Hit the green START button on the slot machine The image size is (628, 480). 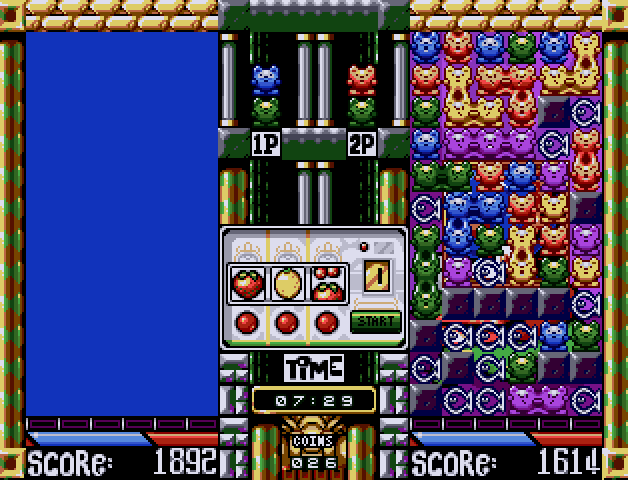[375, 322]
